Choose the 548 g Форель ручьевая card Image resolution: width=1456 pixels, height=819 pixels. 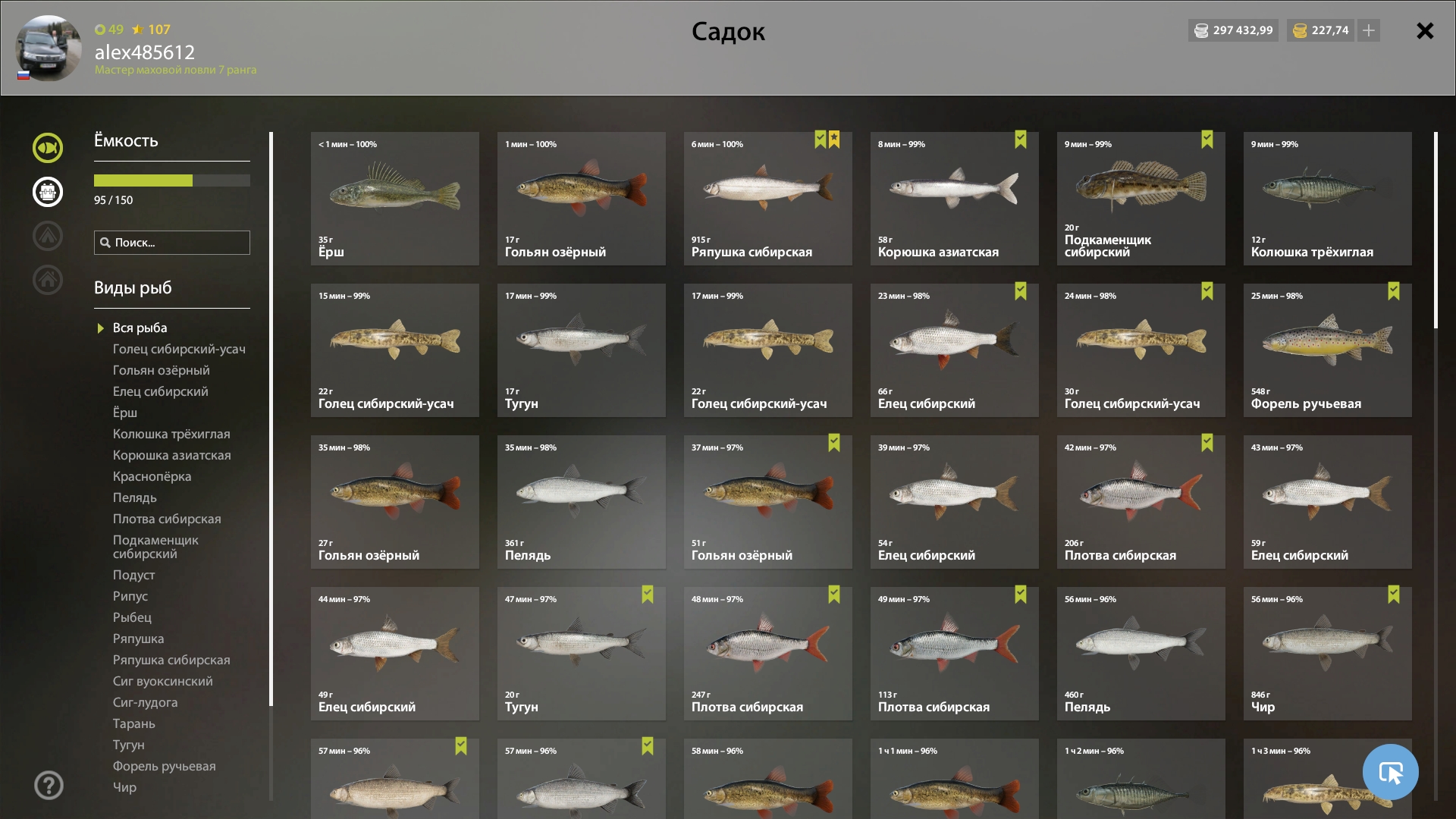1327,350
